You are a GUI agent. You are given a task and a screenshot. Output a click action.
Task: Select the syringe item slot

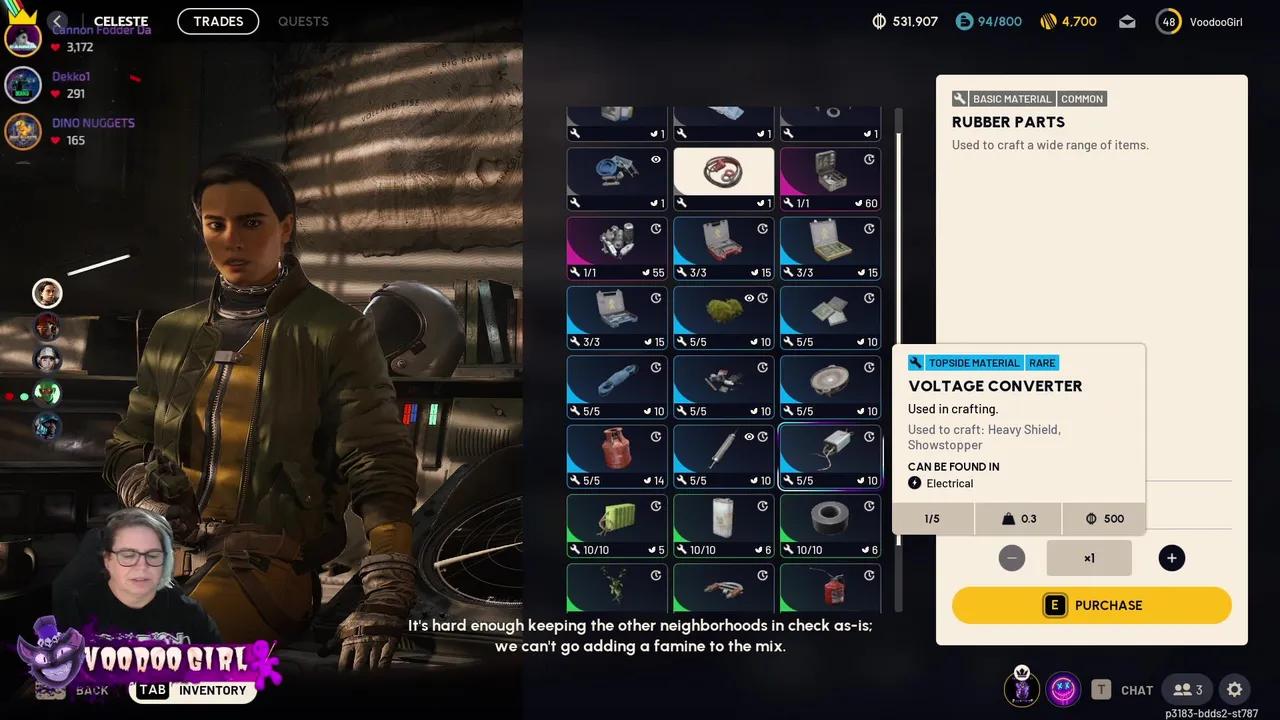click(723, 455)
